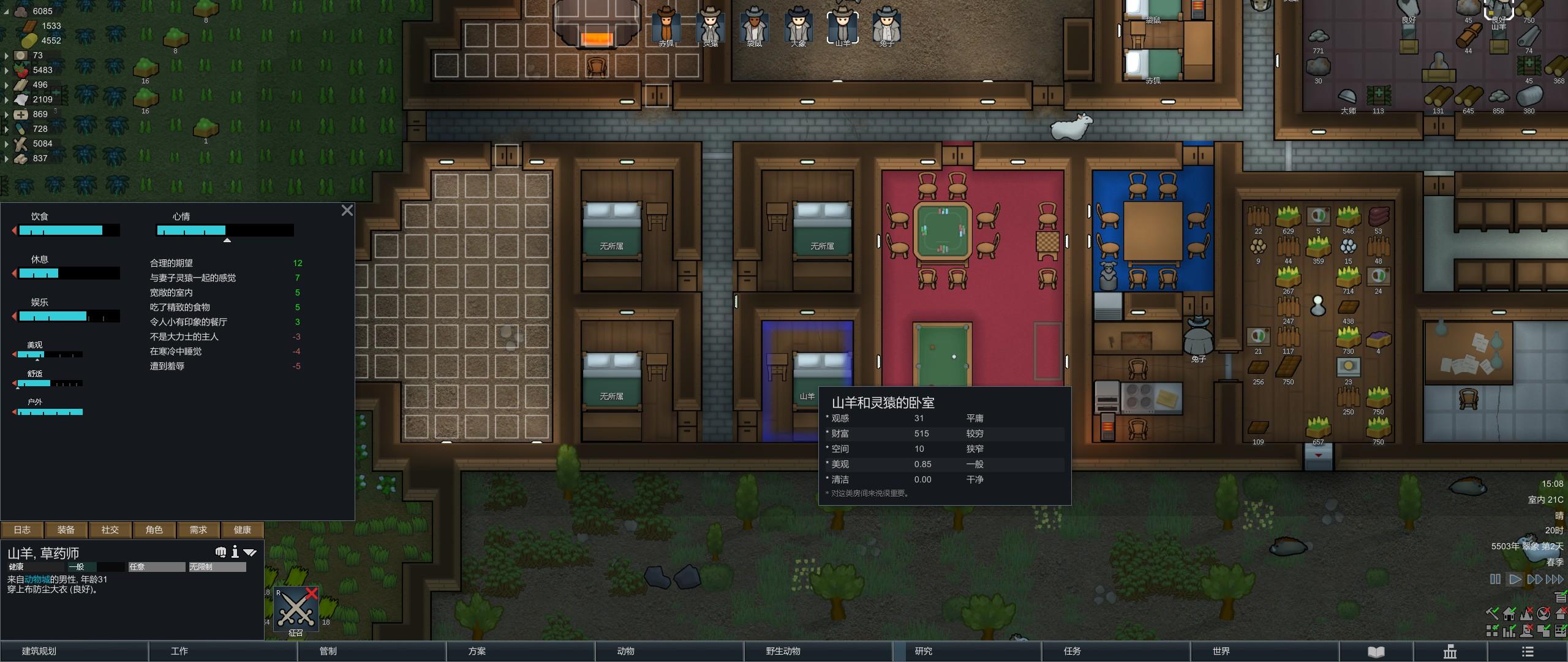Open the main options list-icon menu
The height and width of the screenshot is (662, 1568).
(1528, 652)
